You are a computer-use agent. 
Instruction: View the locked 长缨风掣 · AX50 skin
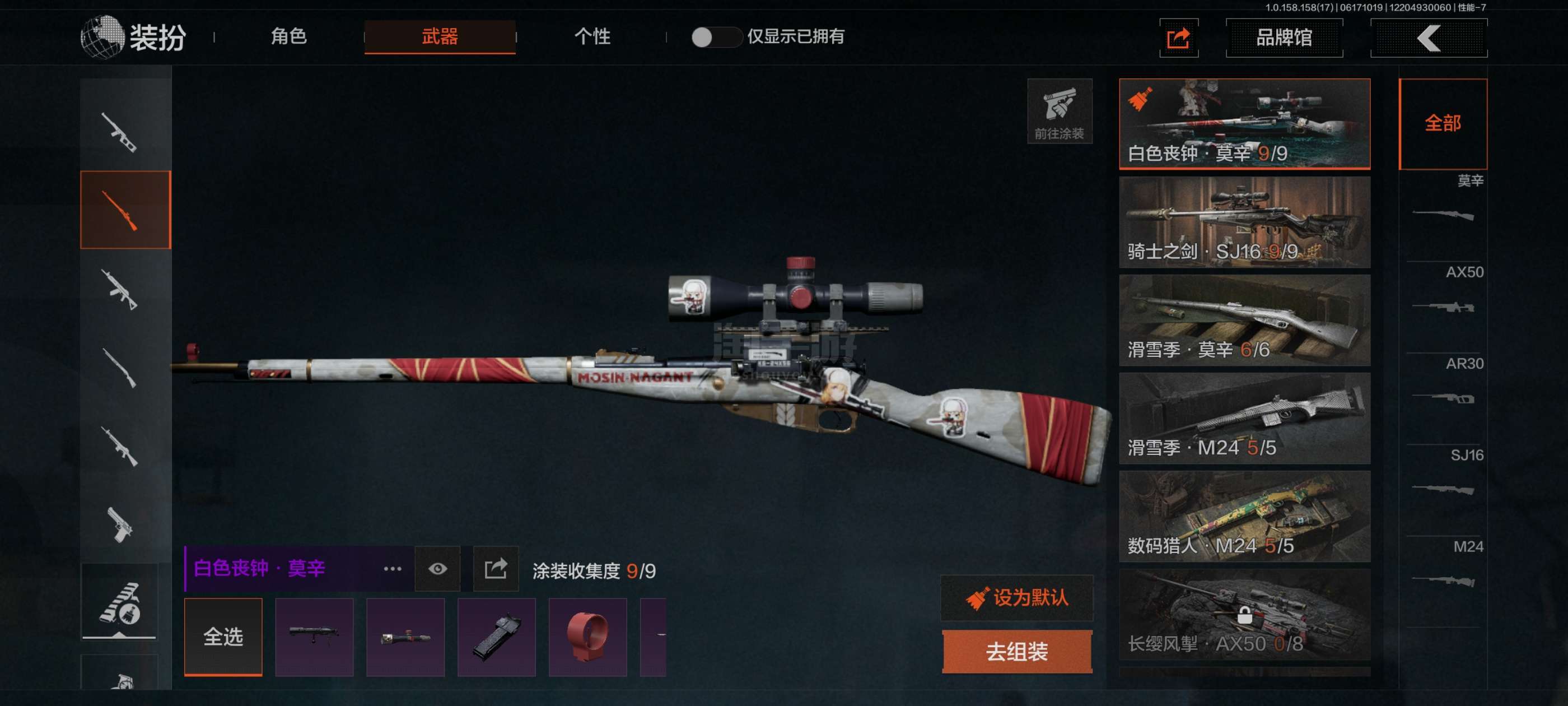1244,615
